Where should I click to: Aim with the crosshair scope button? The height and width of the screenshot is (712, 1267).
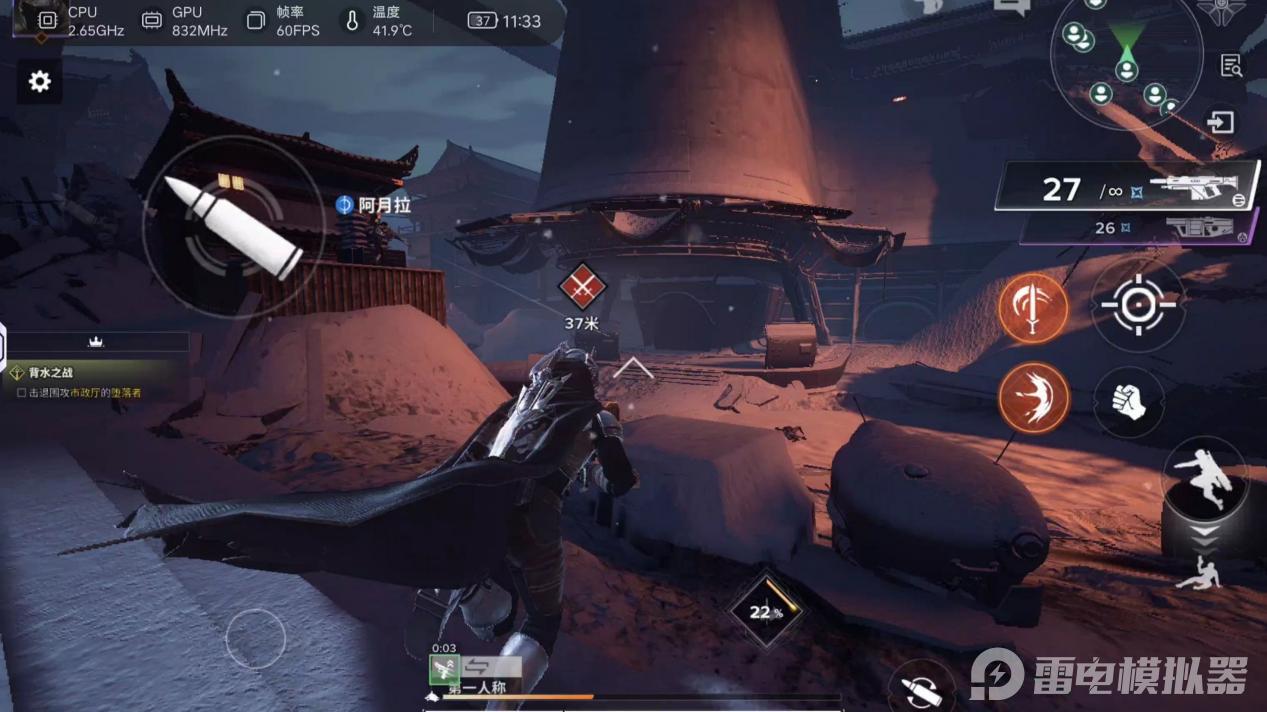[x=1138, y=304]
